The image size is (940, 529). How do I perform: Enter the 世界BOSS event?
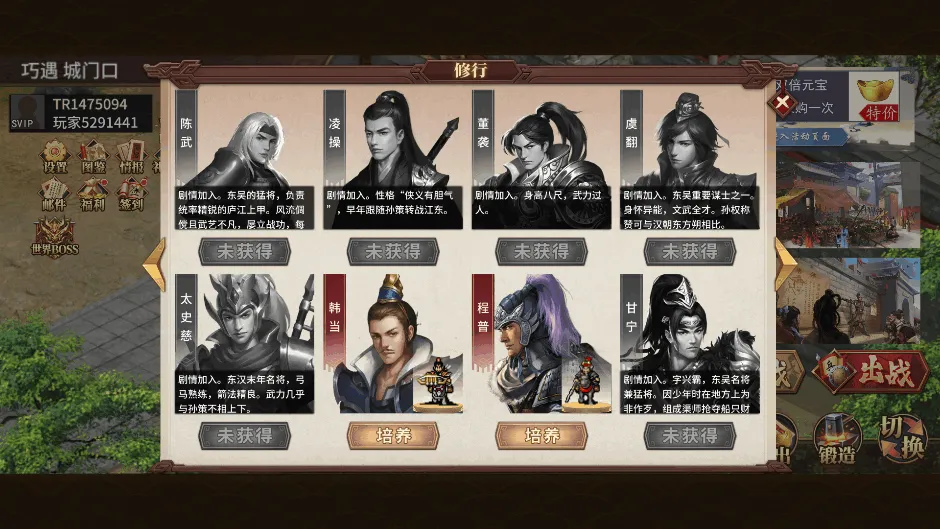[54, 236]
